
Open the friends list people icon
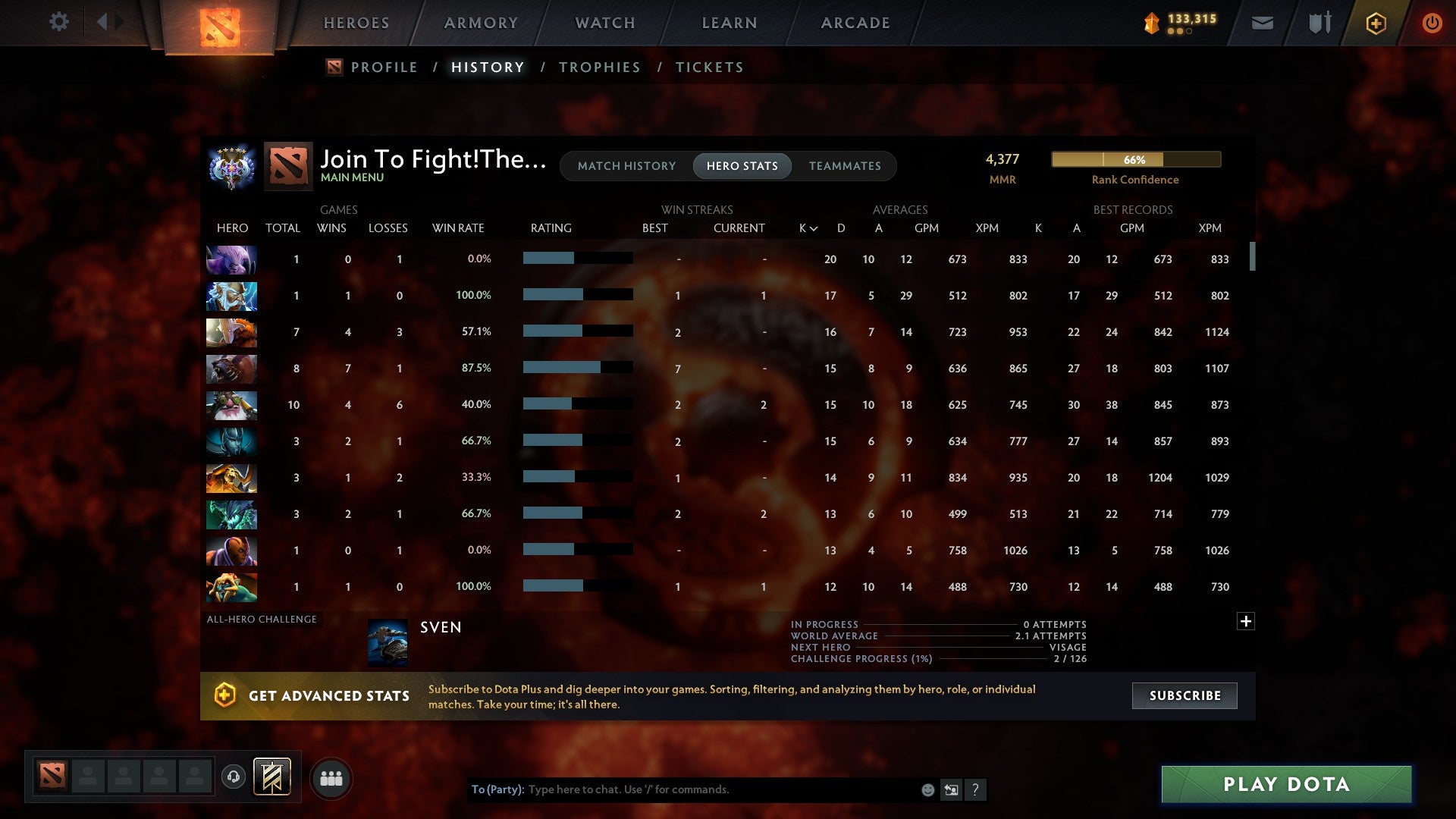pos(331,778)
